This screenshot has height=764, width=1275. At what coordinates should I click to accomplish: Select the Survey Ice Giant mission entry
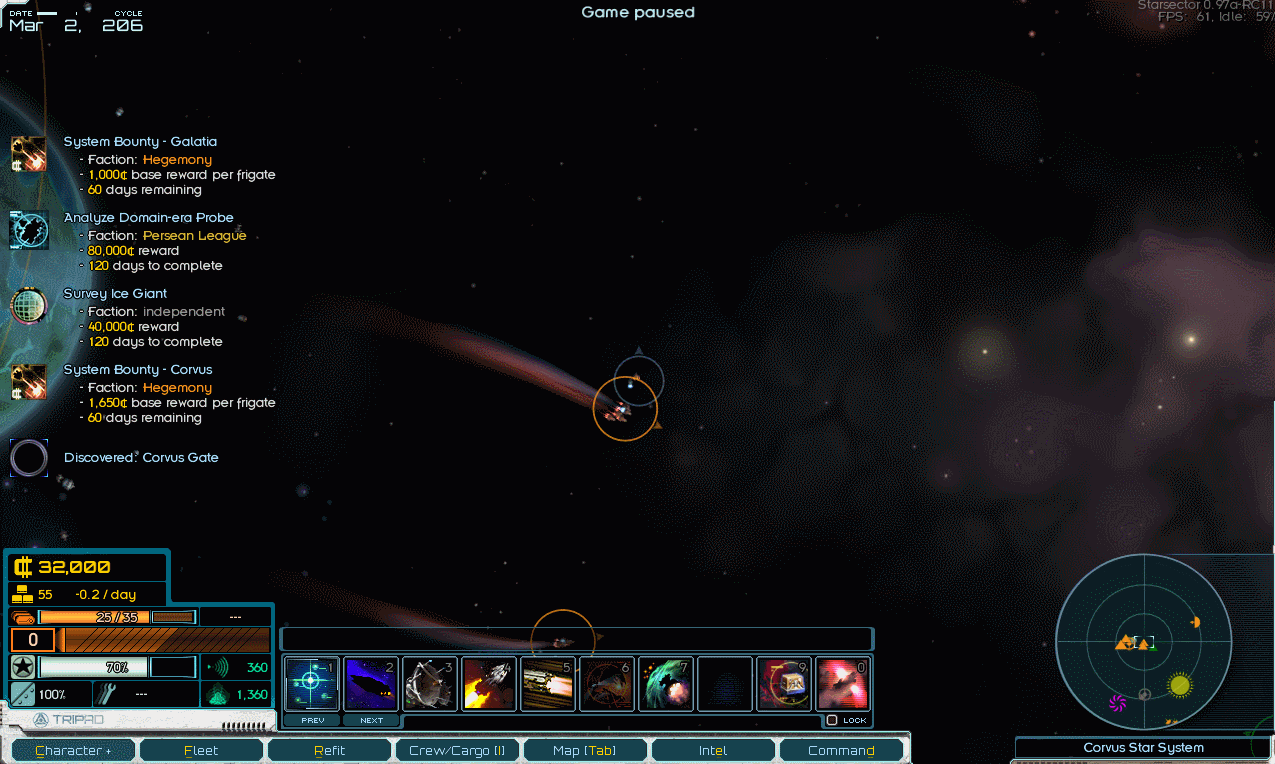pyautogui.click(x=115, y=294)
